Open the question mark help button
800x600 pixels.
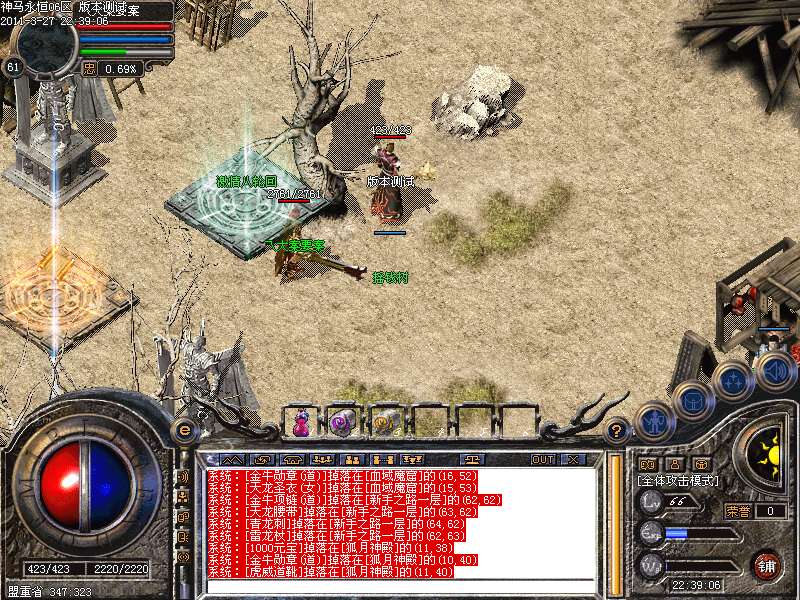click(617, 431)
